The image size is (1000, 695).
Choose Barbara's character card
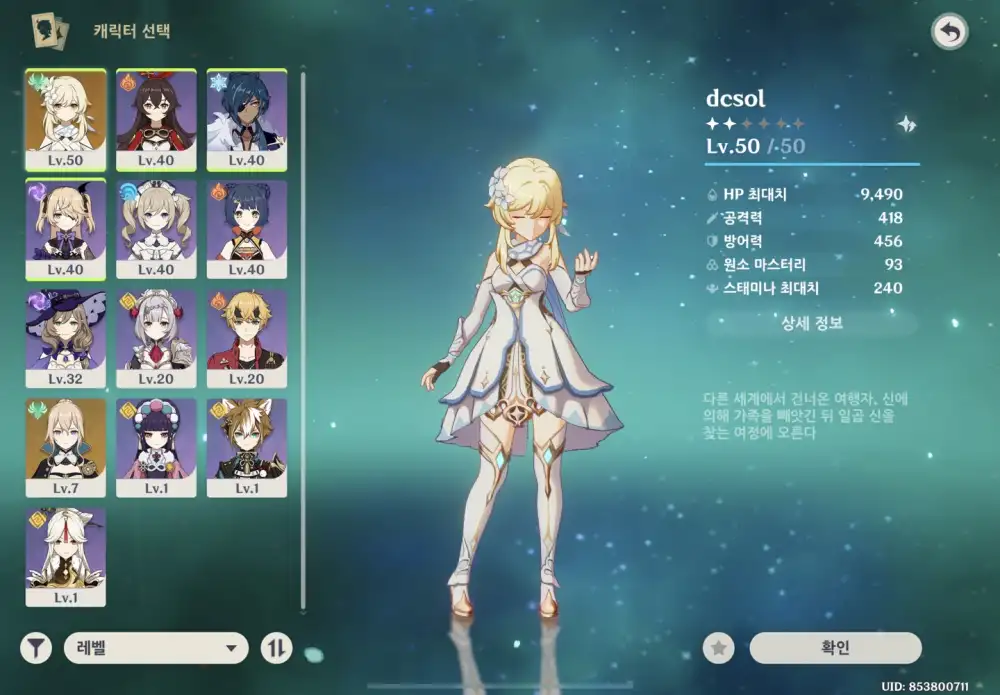click(x=156, y=229)
